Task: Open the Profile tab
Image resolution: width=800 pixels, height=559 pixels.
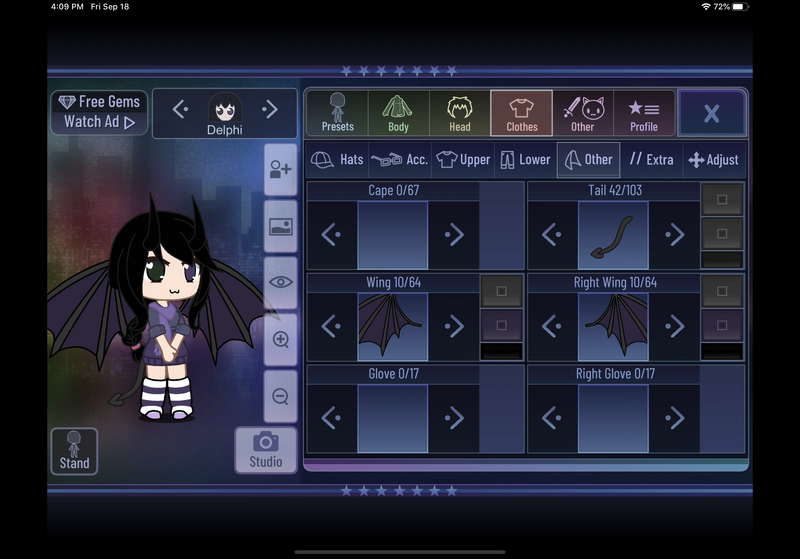Action: [x=643, y=113]
